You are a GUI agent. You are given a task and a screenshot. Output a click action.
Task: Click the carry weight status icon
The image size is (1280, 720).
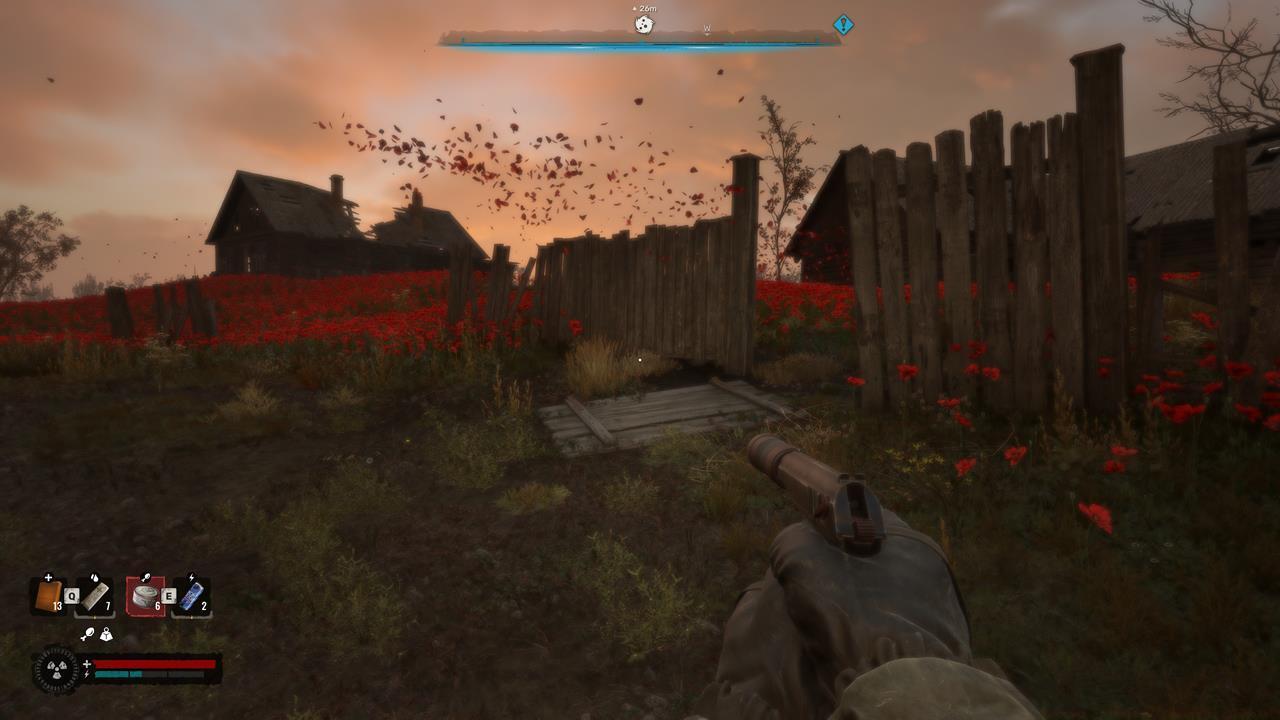(x=106, y=634)
